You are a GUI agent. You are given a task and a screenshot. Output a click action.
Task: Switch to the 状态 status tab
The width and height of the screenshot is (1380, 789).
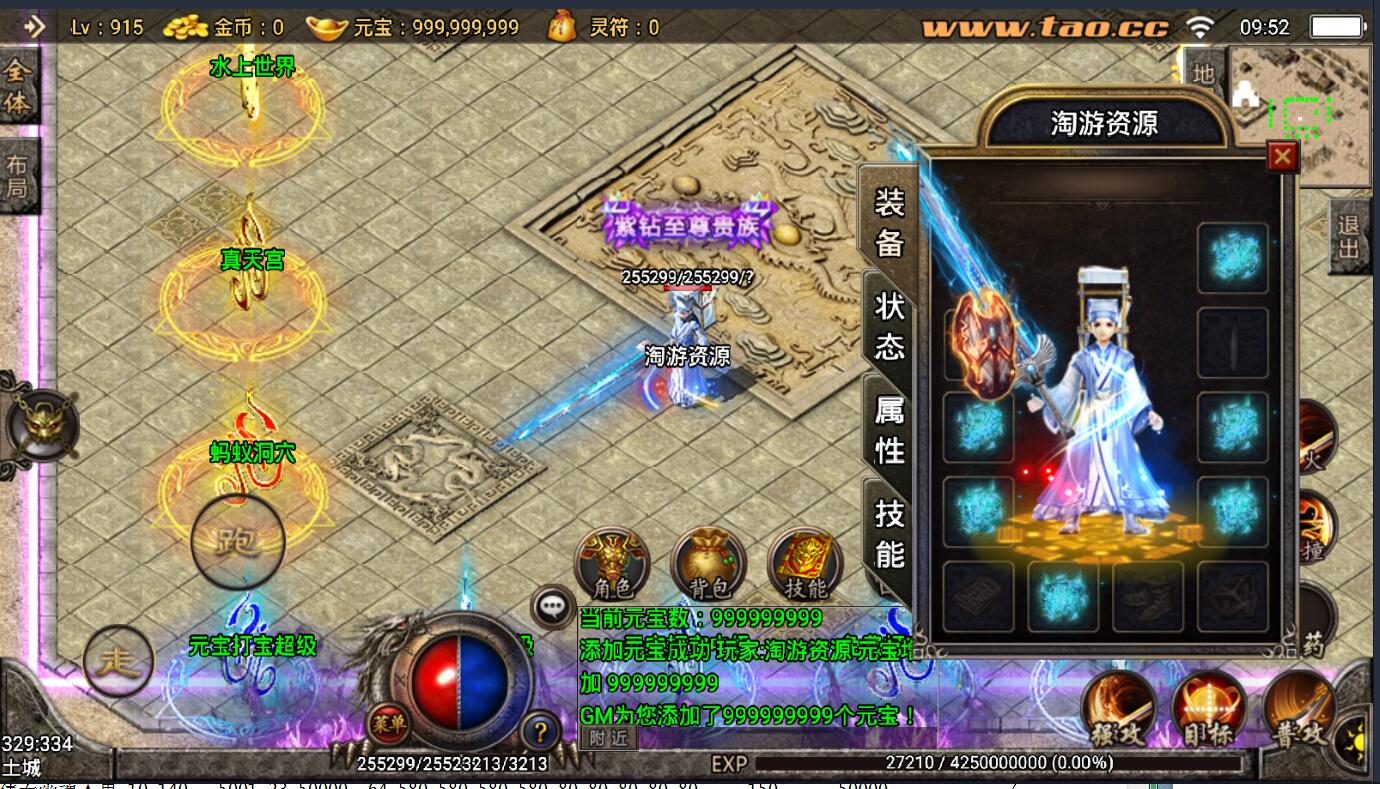point(889,325)
